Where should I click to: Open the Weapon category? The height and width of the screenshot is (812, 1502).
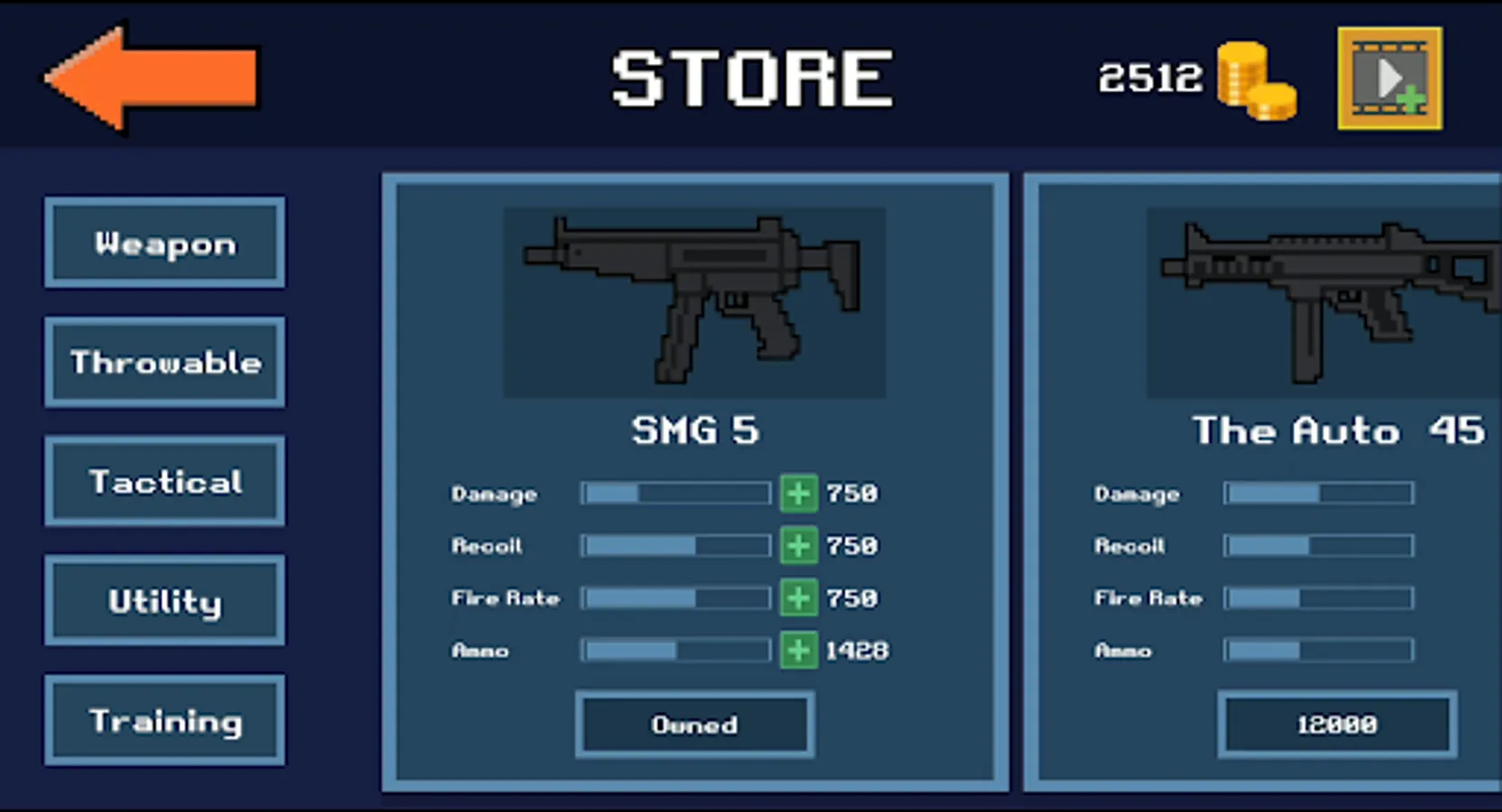(165, 243)
